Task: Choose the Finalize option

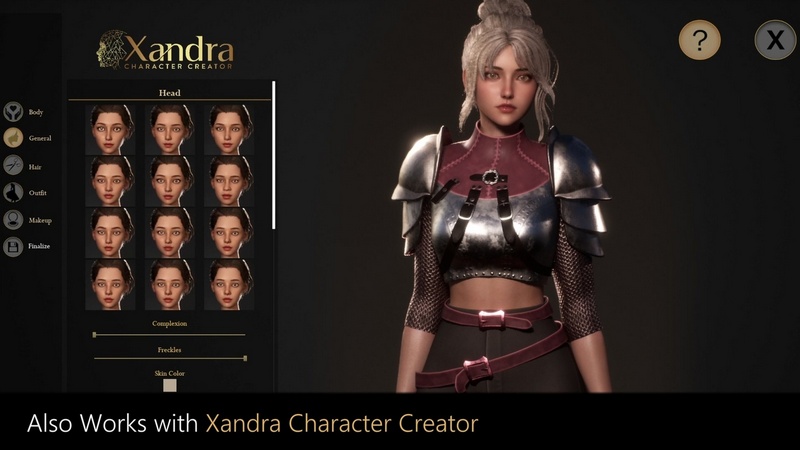Action: tap(14, 246)
